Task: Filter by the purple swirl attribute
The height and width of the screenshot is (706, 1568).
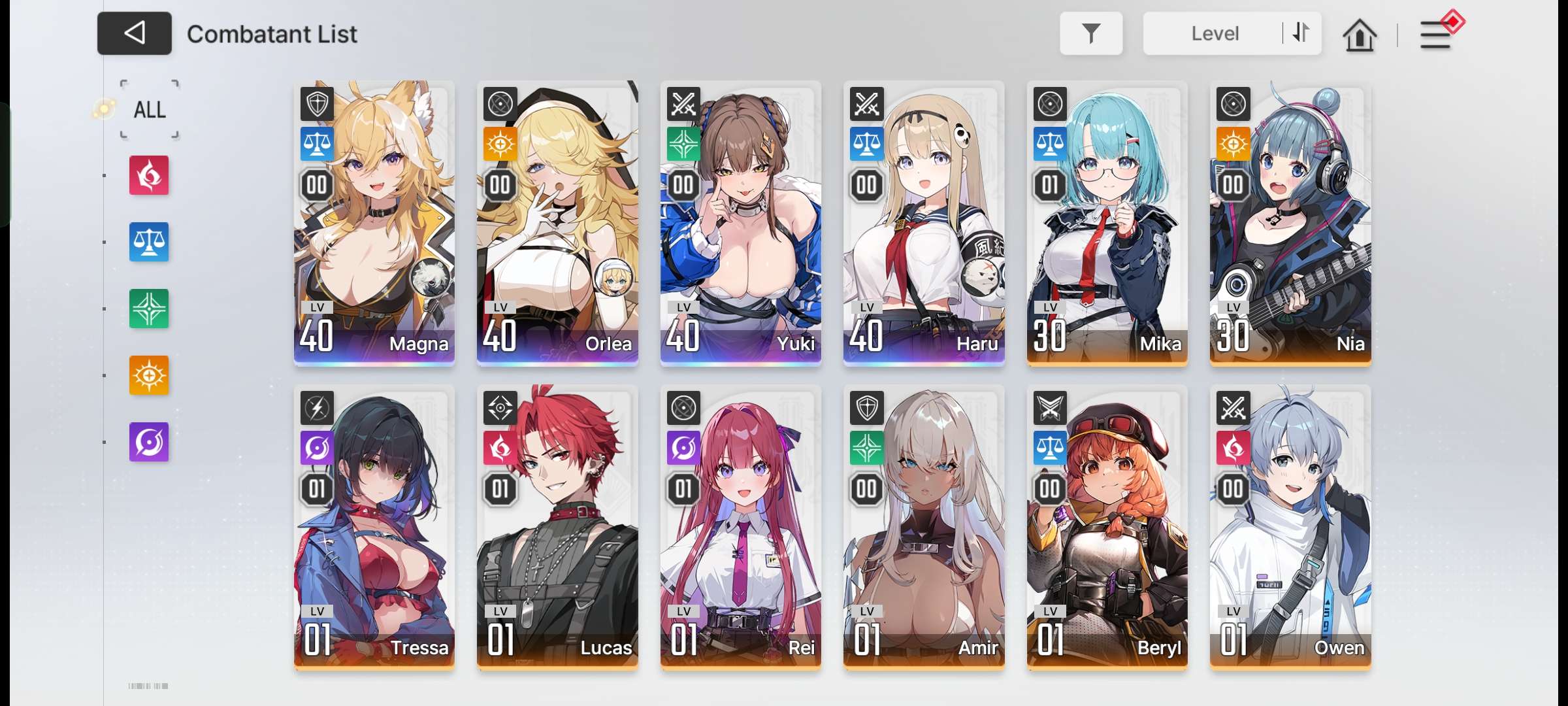Action: [149, 442]
